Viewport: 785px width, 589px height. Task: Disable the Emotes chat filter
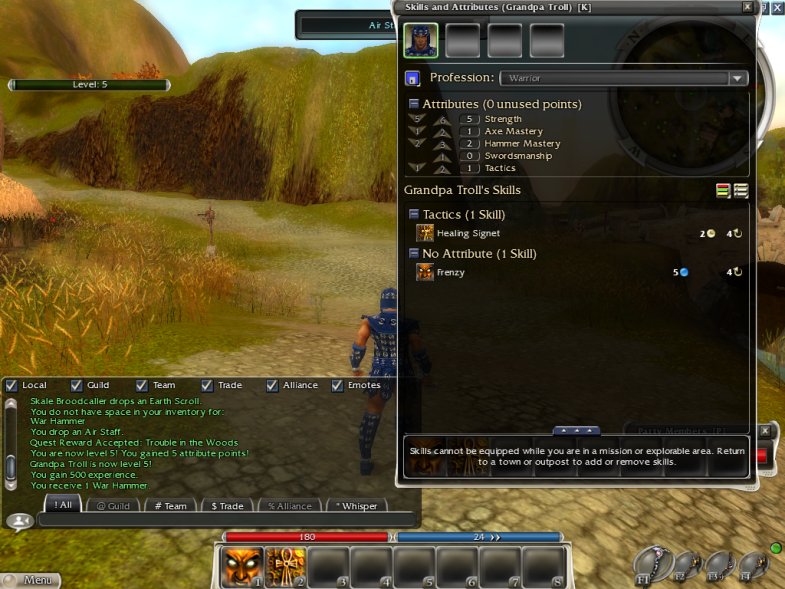coord(337,385)
